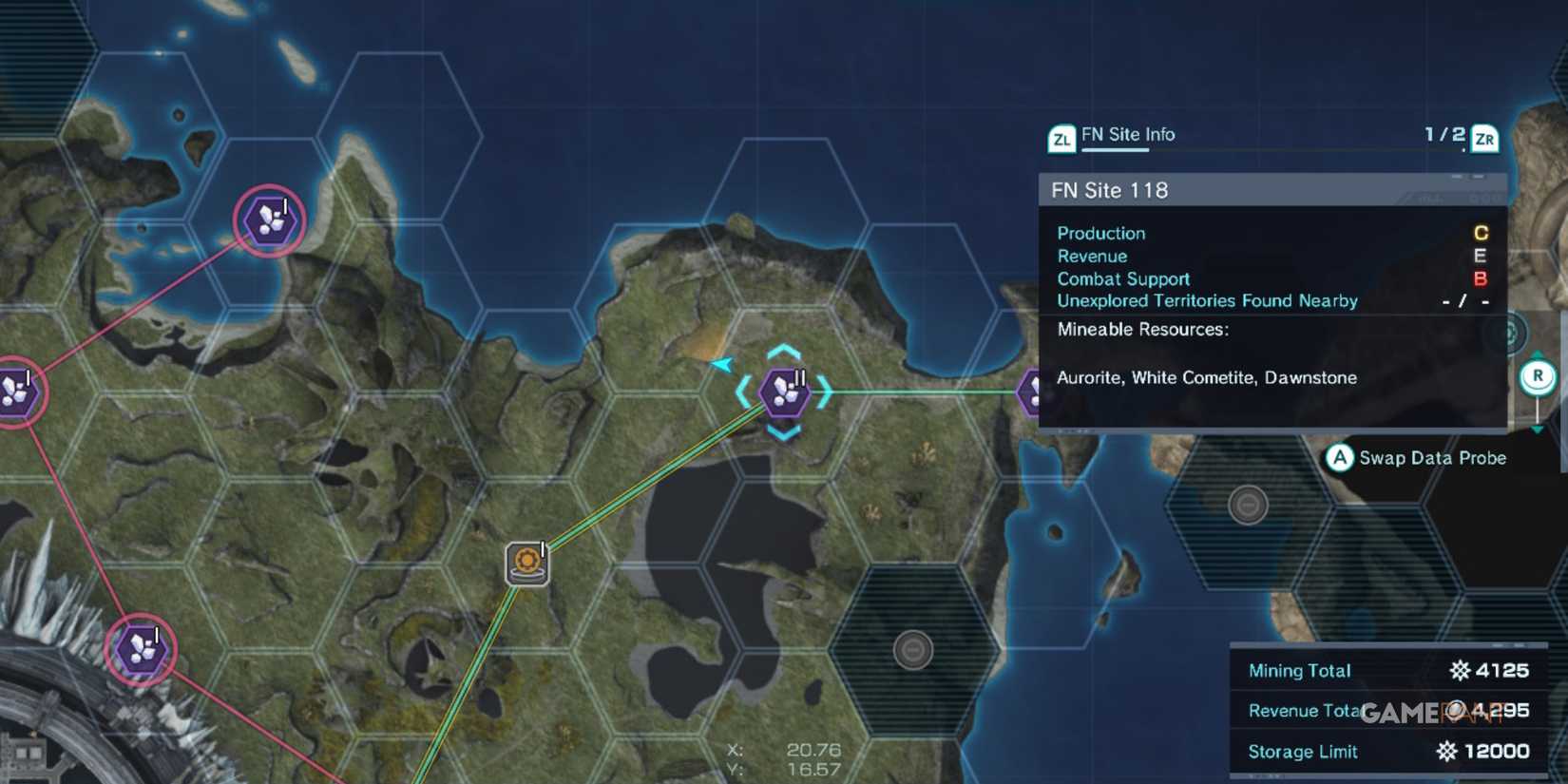Open the Unexplored Territories Found Nearby entry
The height and width of the screenshot is (784, 1568).
pos(1207,300)
